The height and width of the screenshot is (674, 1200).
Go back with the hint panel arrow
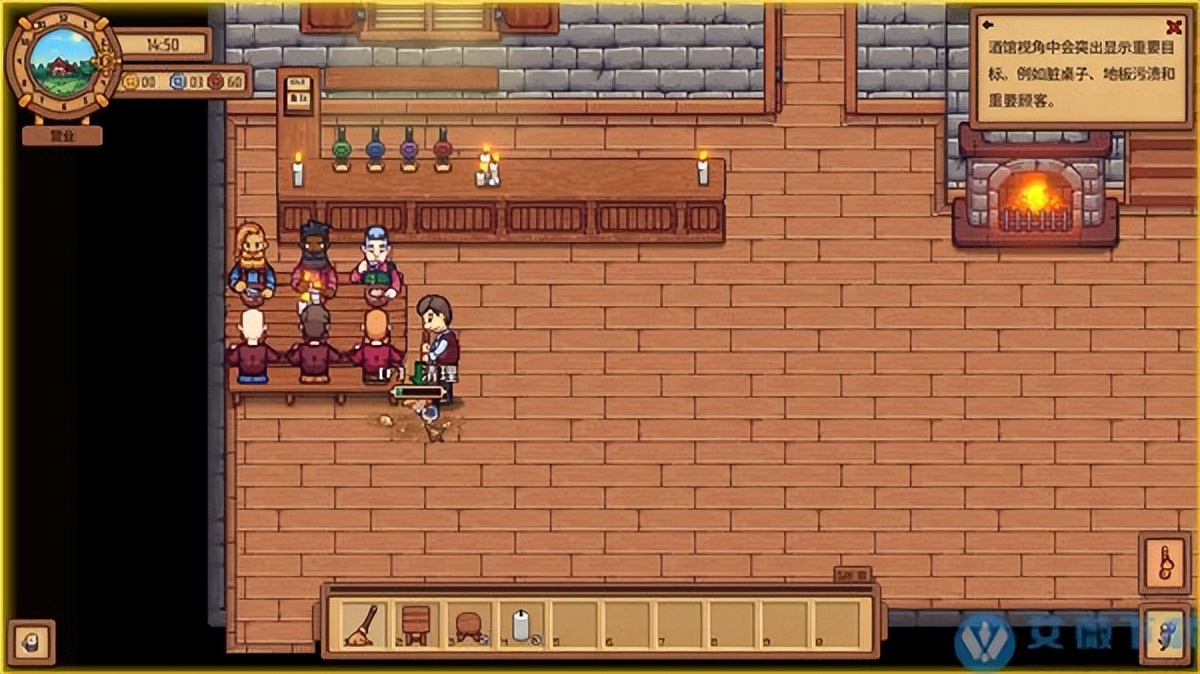(x=988, y=25)
